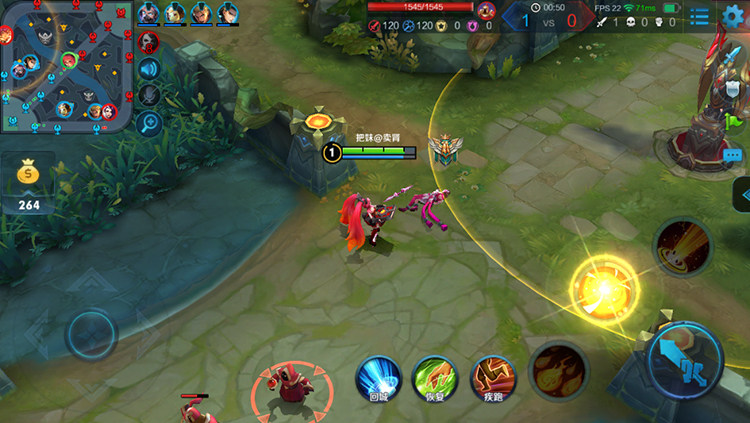The image size is (750, 423).
Task: Click the movement joystick
Action: (91, 333)
